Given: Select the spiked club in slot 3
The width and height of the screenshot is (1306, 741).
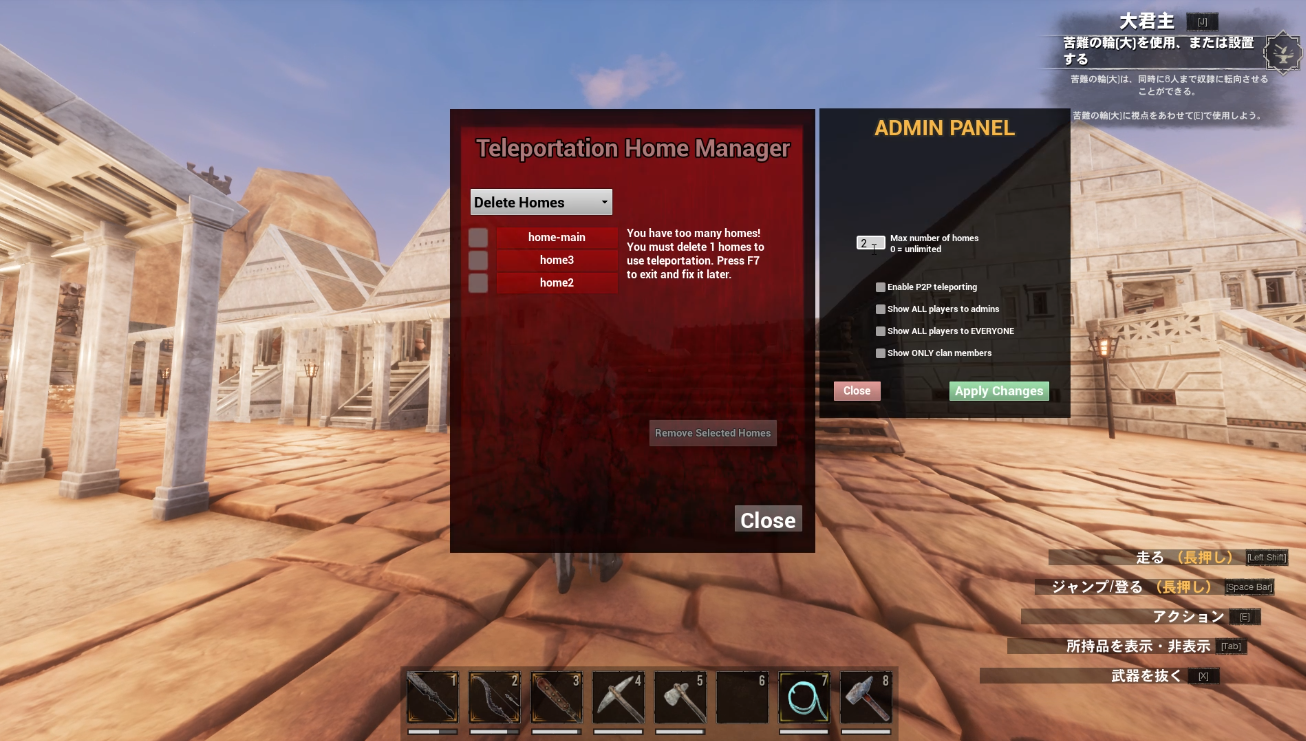Looking at the screenshot, I should (x=556, y=698).
